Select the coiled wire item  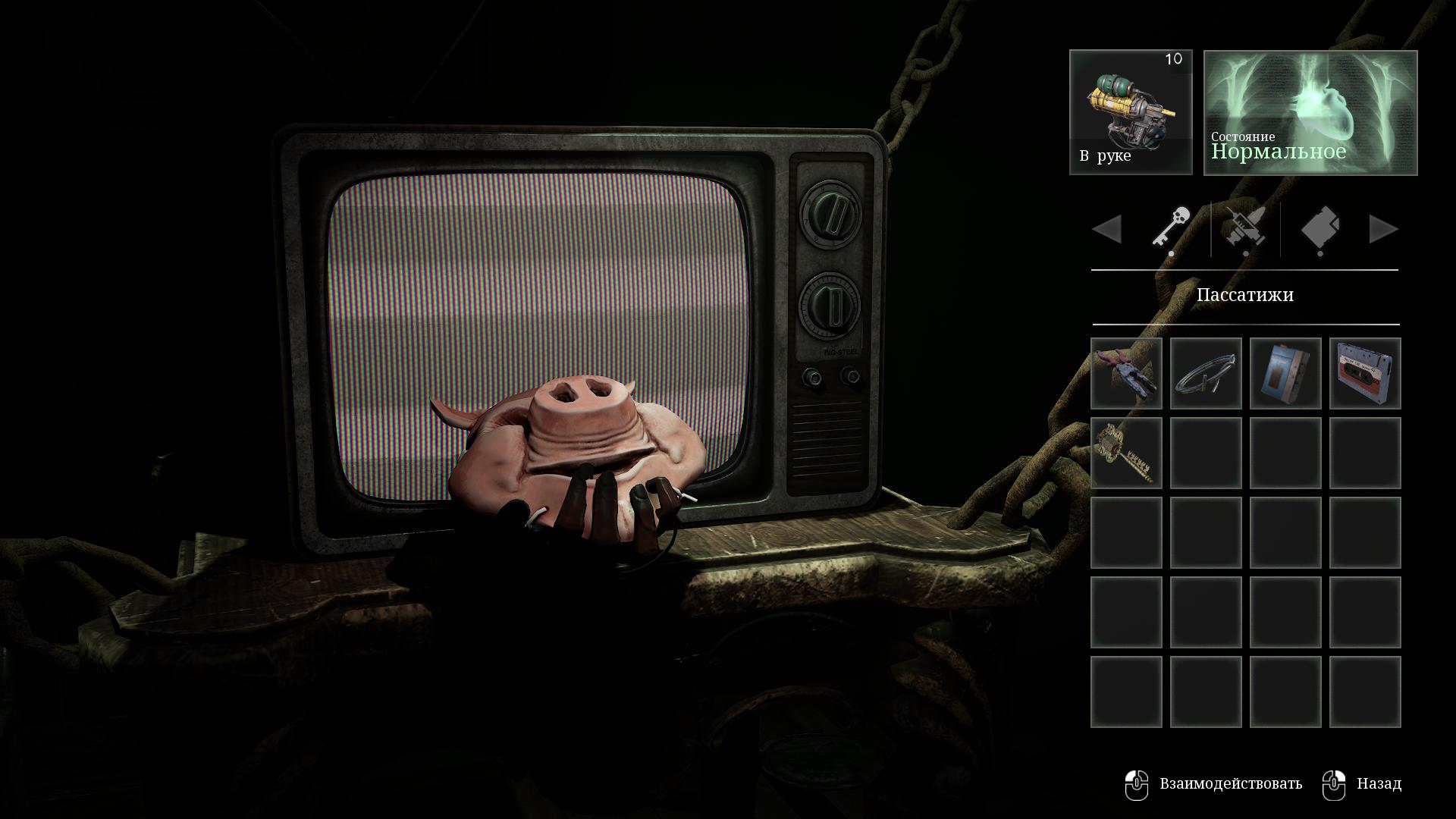tap(1206, 374)
